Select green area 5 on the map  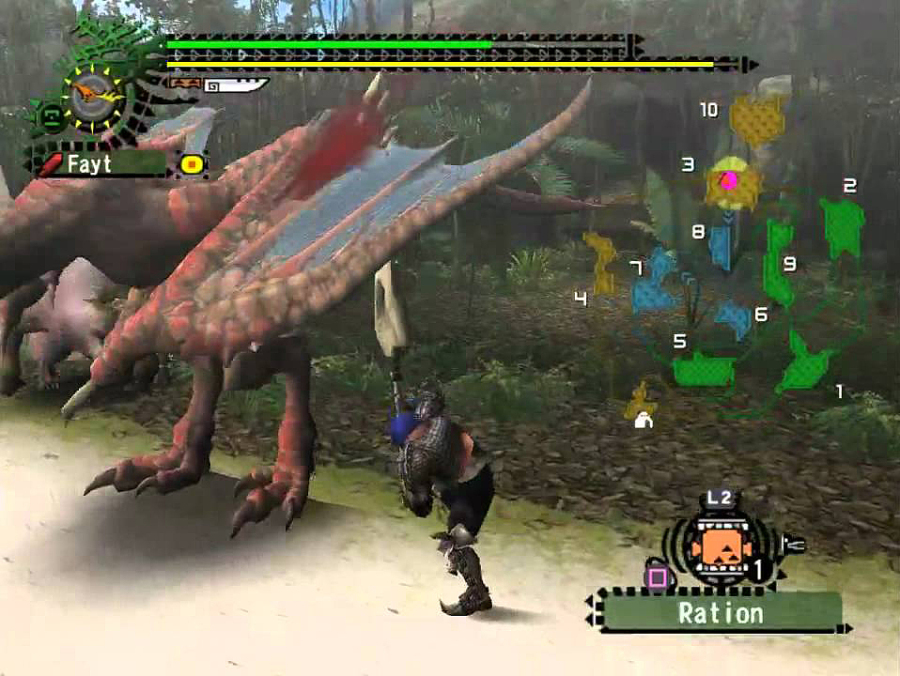coord(702,370)
